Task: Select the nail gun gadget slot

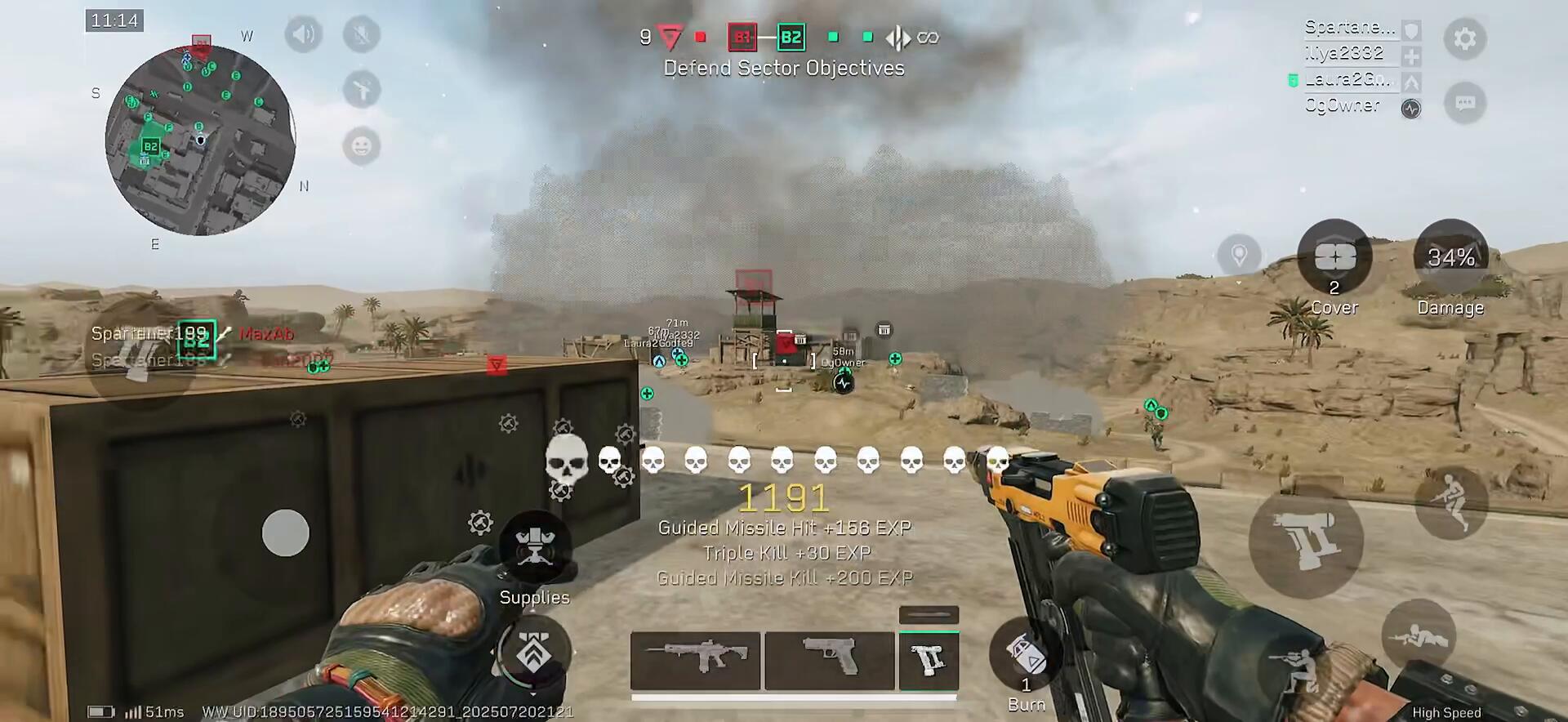Action: pos(929,660)
